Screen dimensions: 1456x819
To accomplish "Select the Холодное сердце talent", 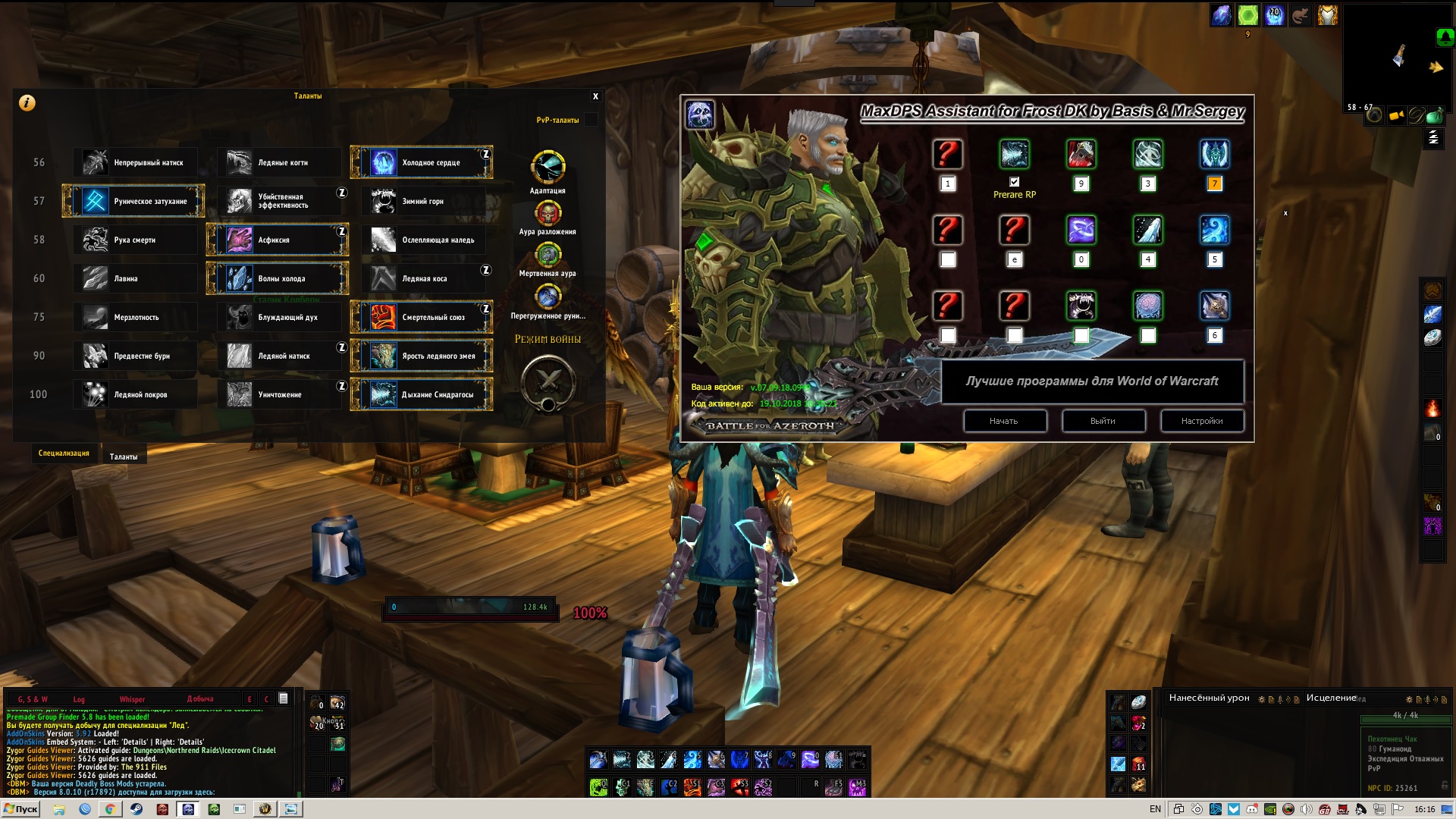I will 422,162.
